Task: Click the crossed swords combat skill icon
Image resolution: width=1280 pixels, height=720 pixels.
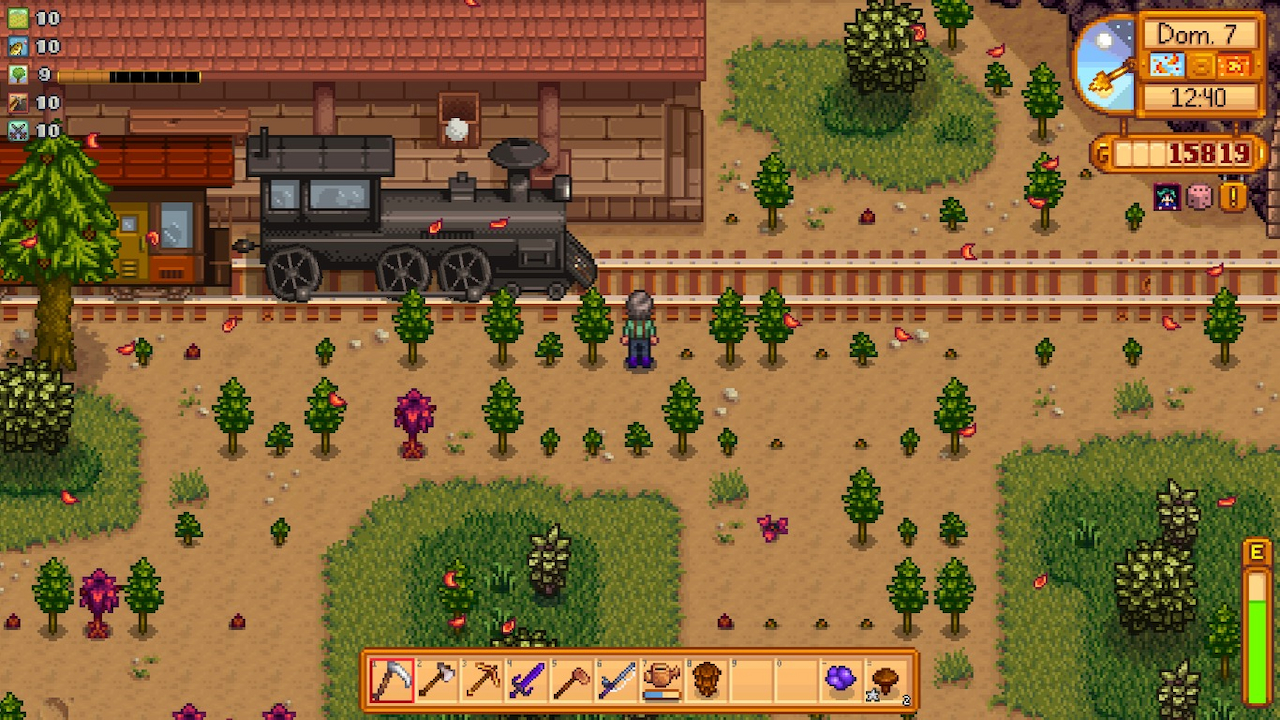Action: coord(18,130)
